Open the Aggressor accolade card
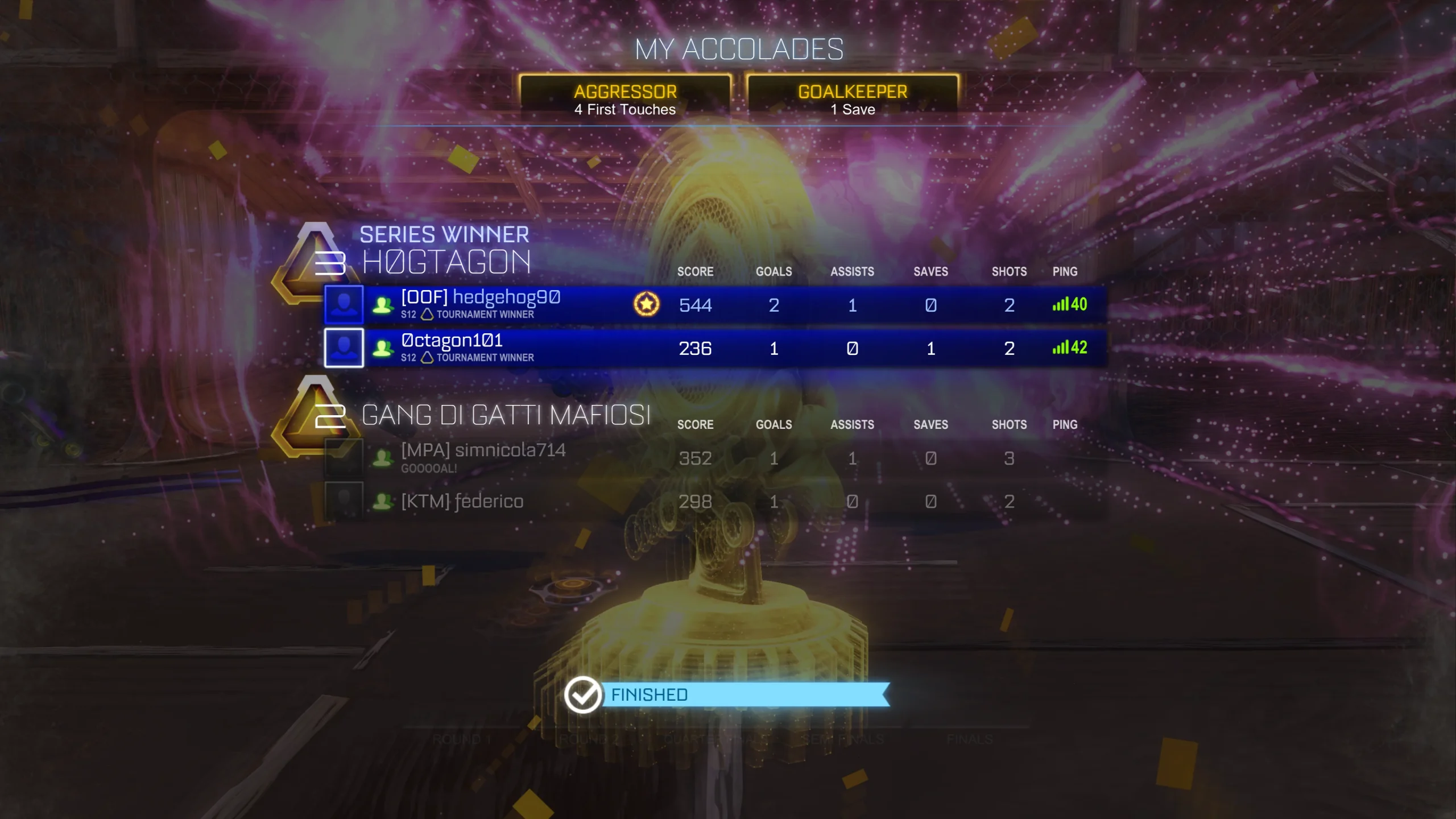The image size is (1456, 819). tap(624, 99)
